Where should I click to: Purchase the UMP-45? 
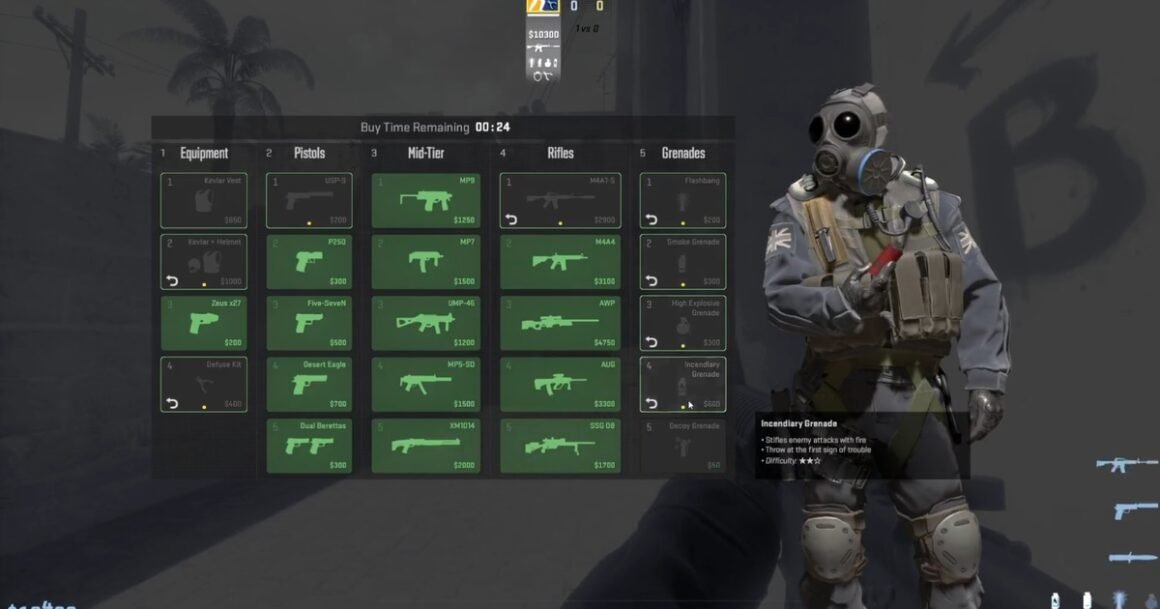(425, 323)
